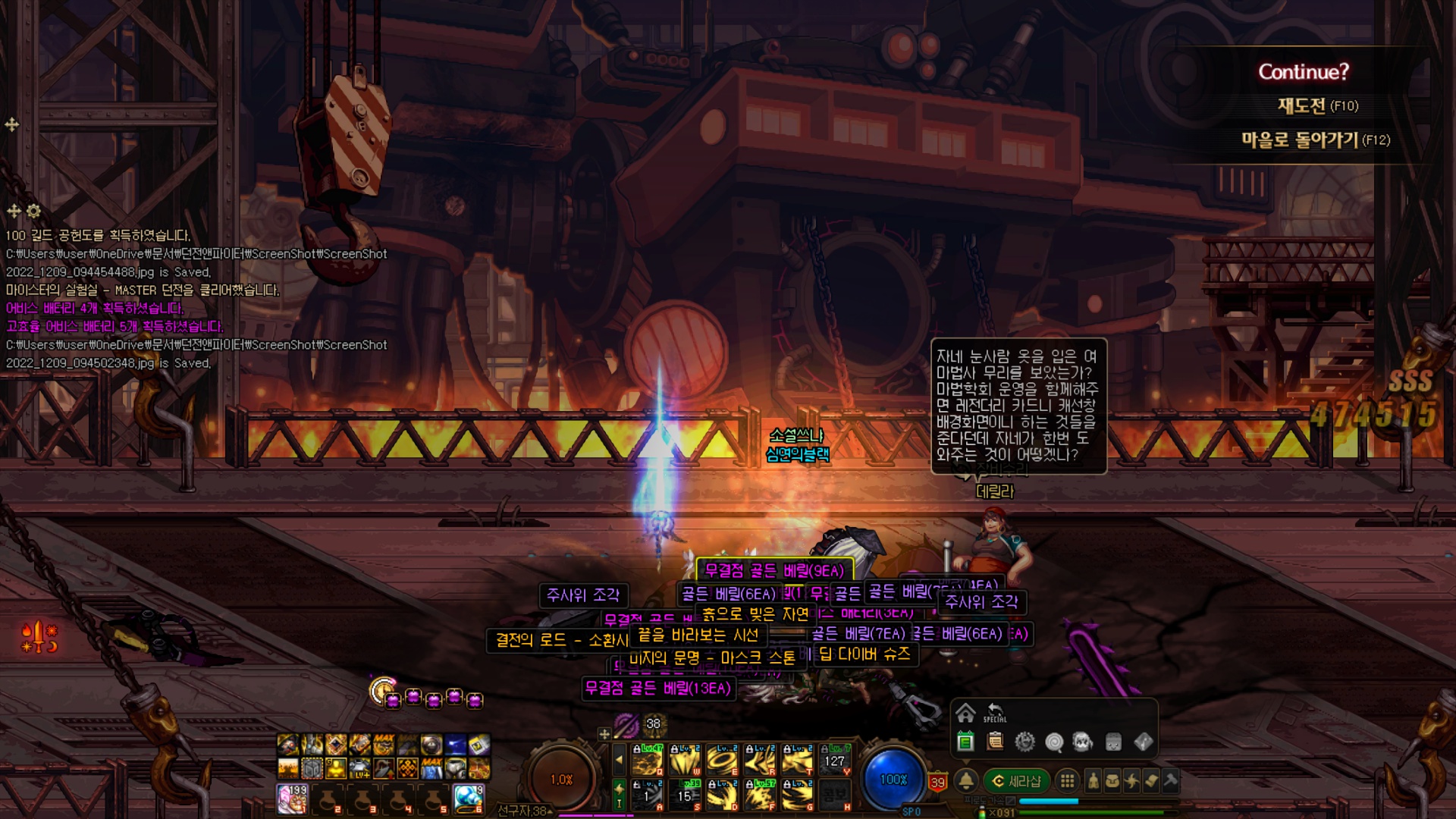Screen dimensions: 1456x819
Task: Activate the ring skill bound to E
Action: (x=722, y=760)
